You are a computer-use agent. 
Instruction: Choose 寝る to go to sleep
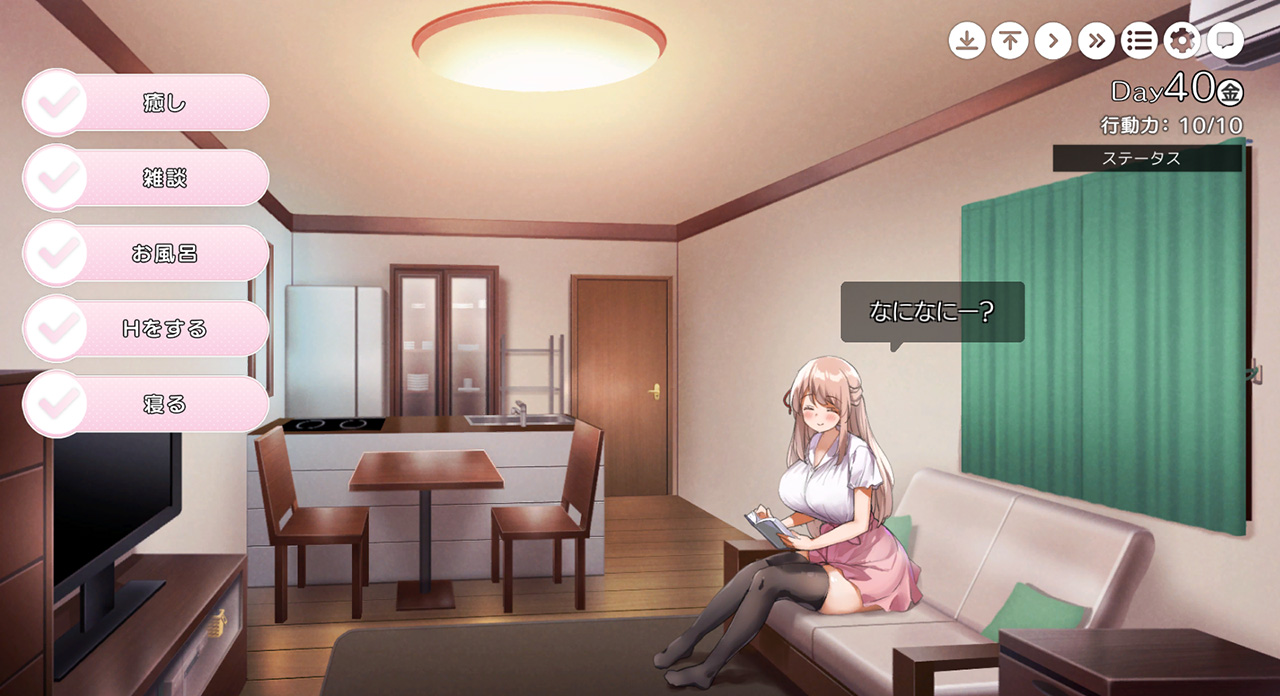point(146,405)
